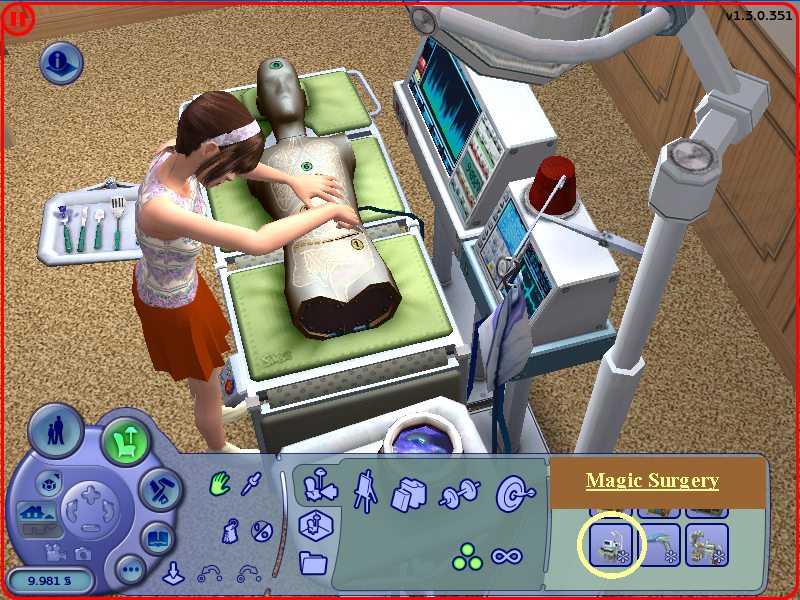The width and height of the screenshot is (800, 600).
Task: Select the Magic Surgery table thumbnail
Action: (x=609, y=546)
